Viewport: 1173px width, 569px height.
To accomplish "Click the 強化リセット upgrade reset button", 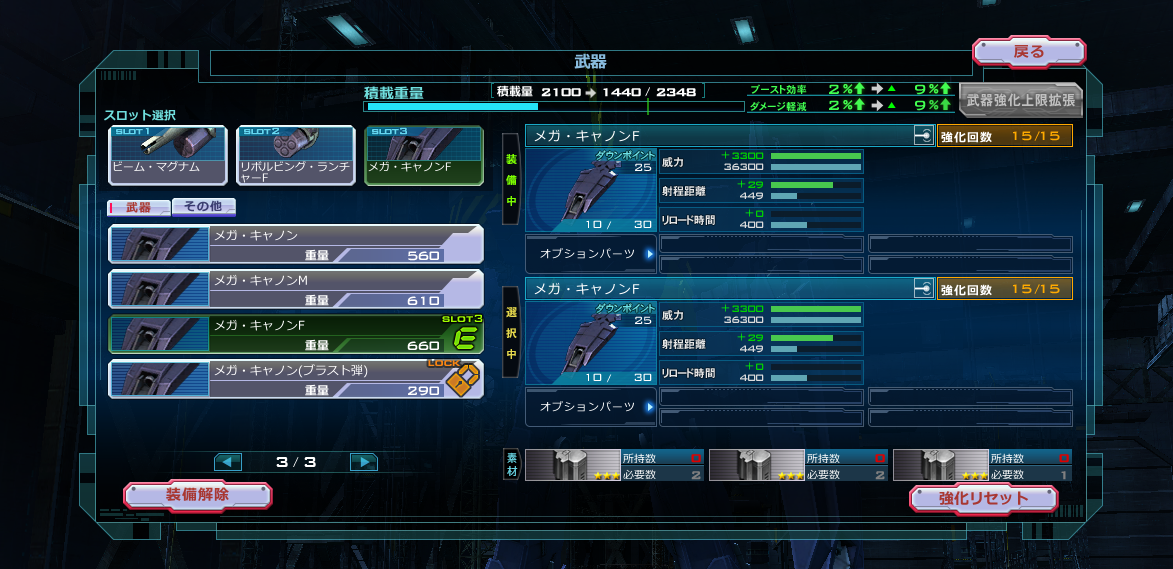I will pos(983,498).
